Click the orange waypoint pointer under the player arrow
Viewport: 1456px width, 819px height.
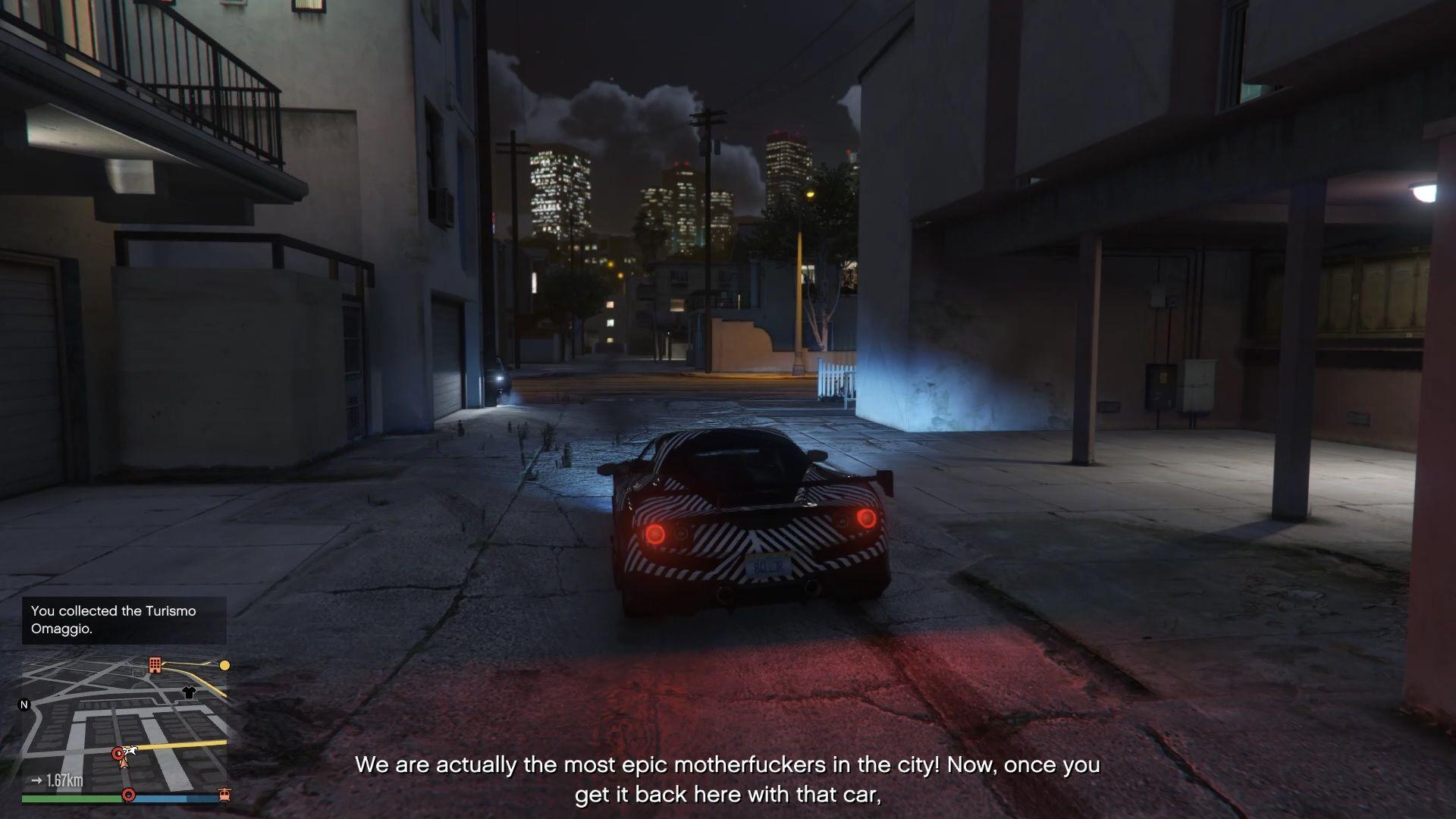[124, 764]
